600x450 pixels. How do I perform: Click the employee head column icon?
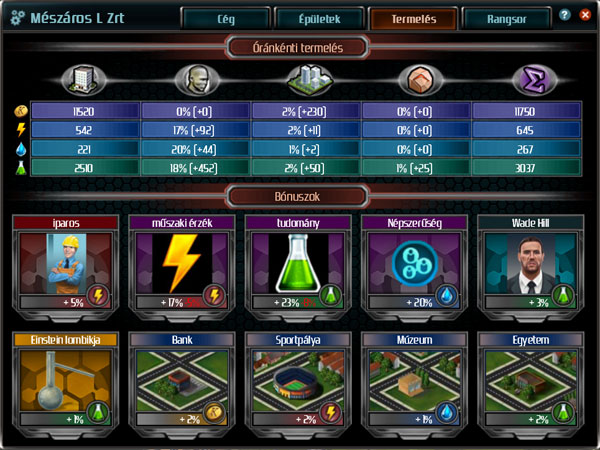tap(192, 80)
